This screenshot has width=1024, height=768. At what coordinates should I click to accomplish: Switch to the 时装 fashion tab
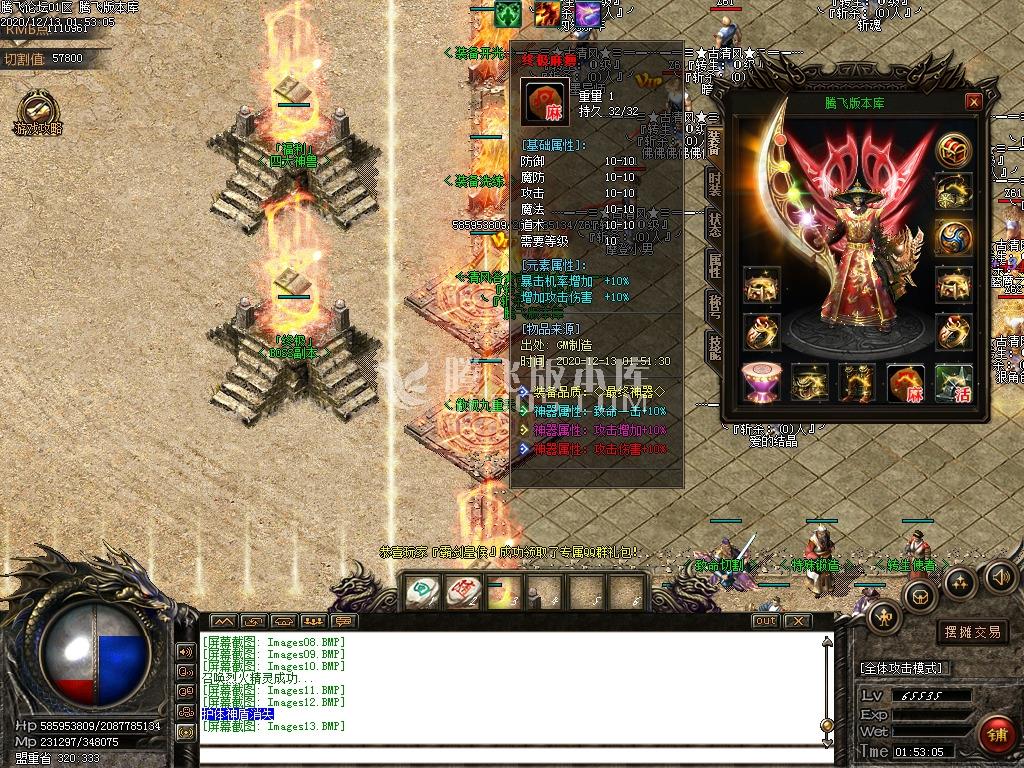click(x=714, y=183)
